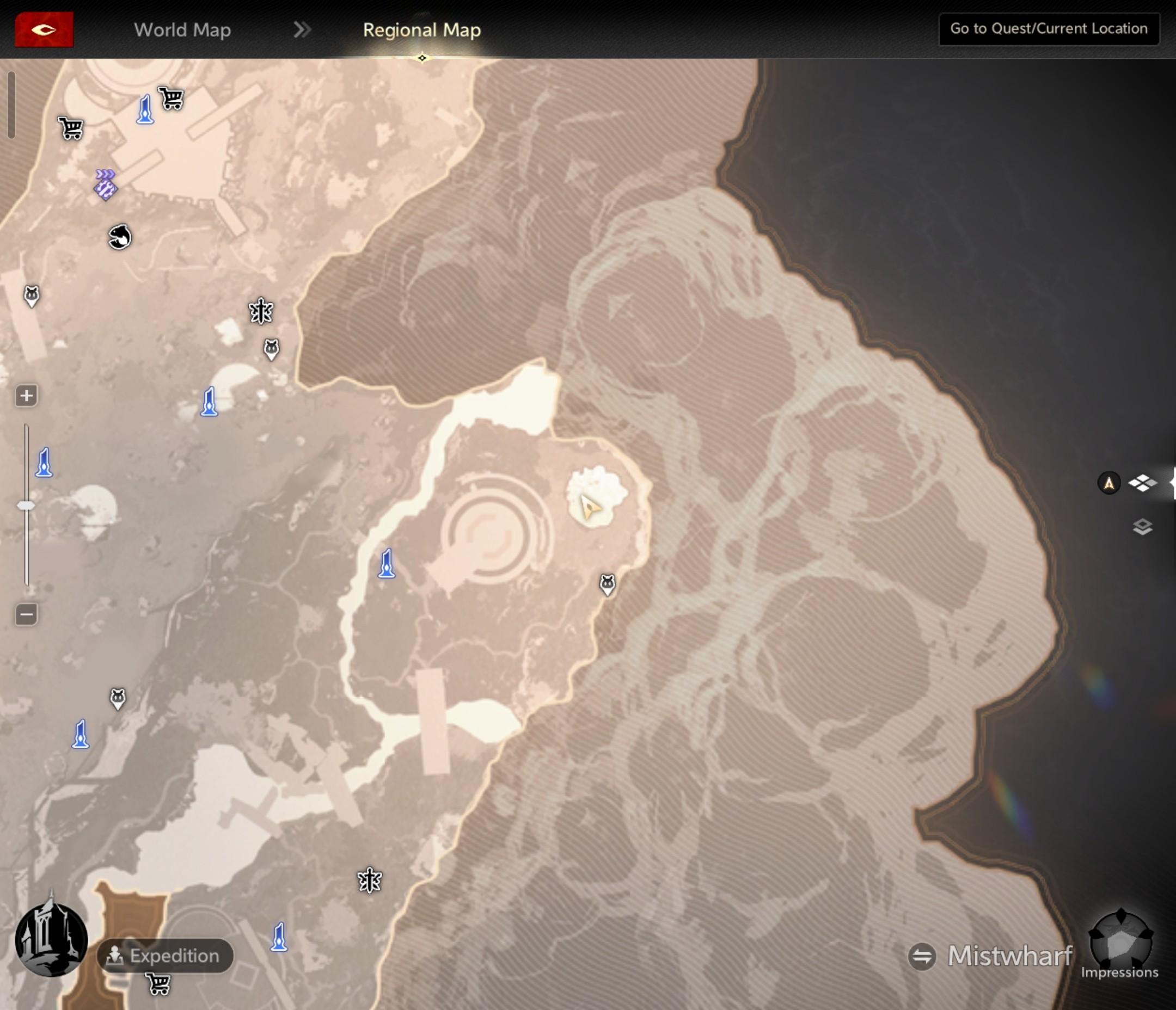Click the zoom slider handle
1176x1010 pixels.
pos(26,505)
